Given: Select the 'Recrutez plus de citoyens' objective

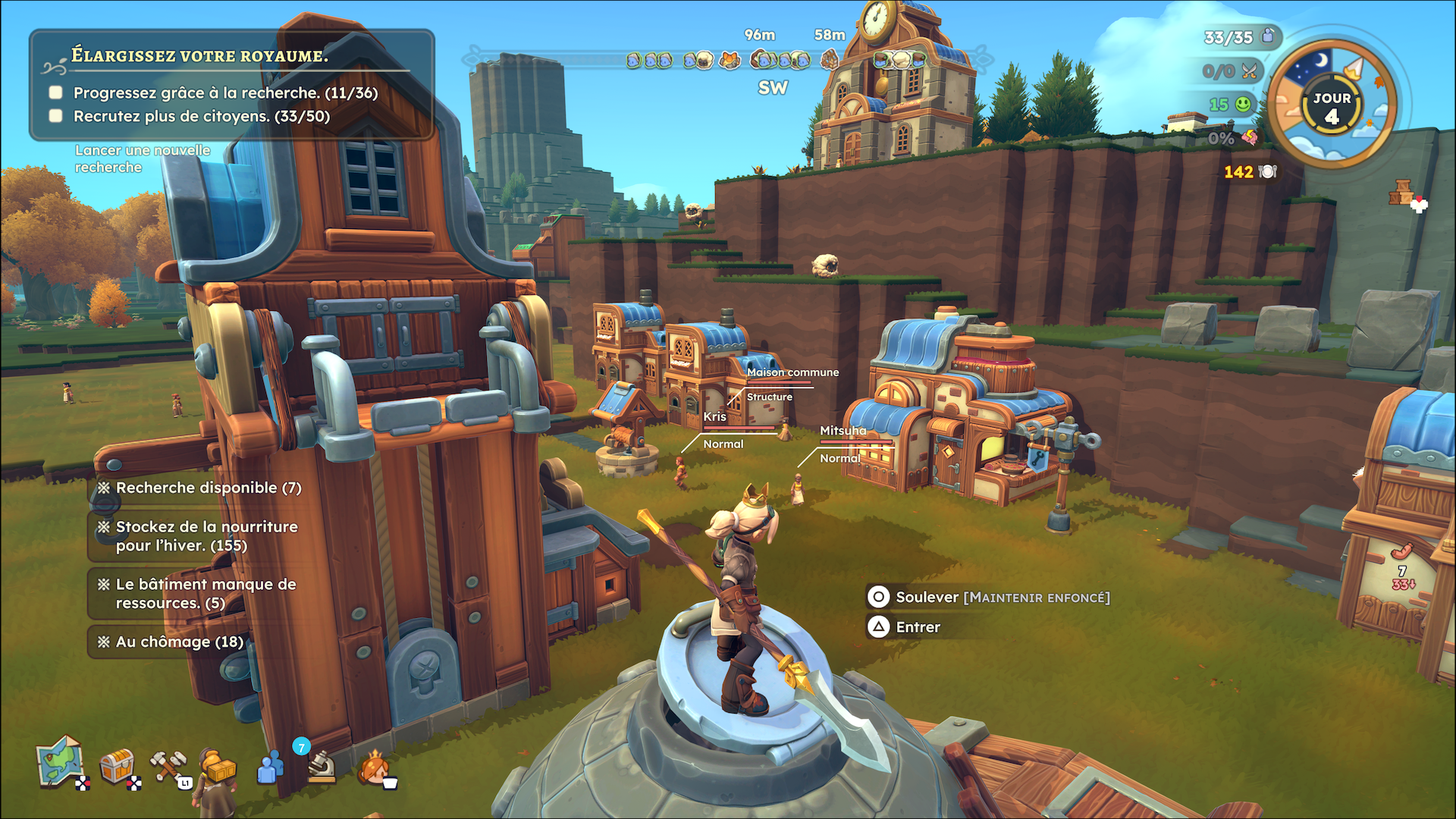Looking at the screenshot, I should pyautogui.click(x=201, y=116).
